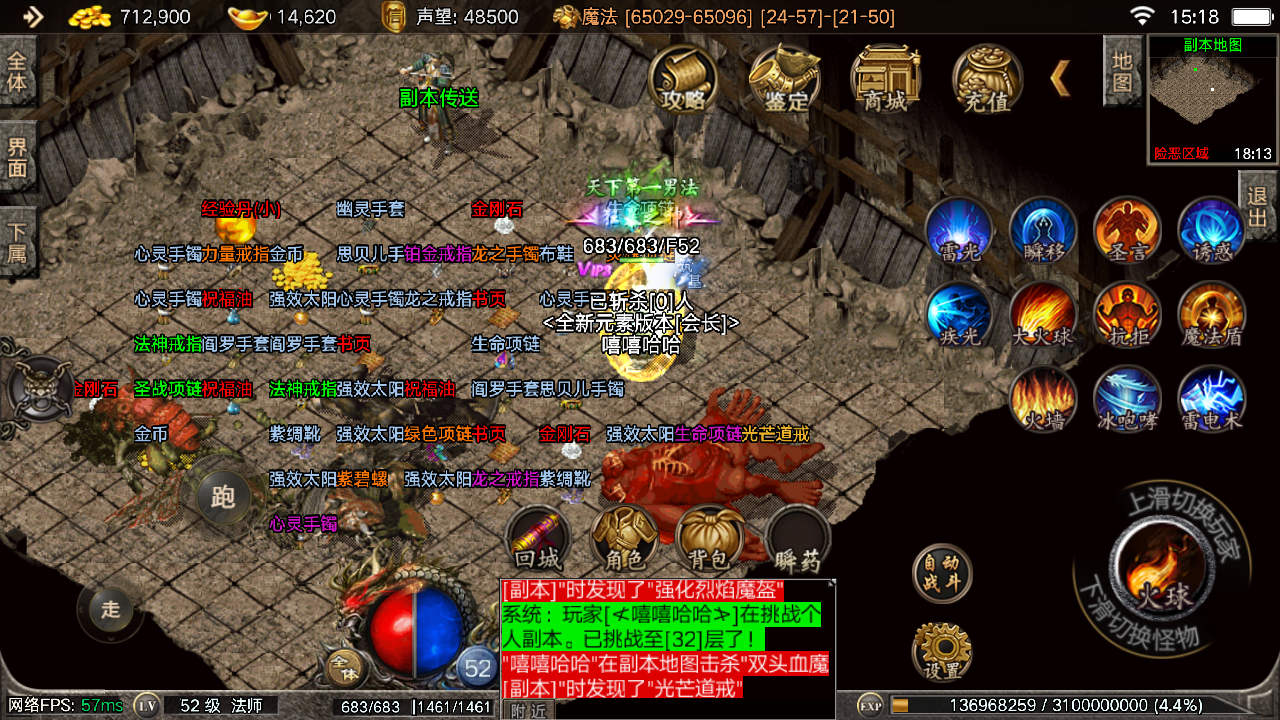Switch to 跑 run mode
The image size is (1280, 720).
coord(222,497)
